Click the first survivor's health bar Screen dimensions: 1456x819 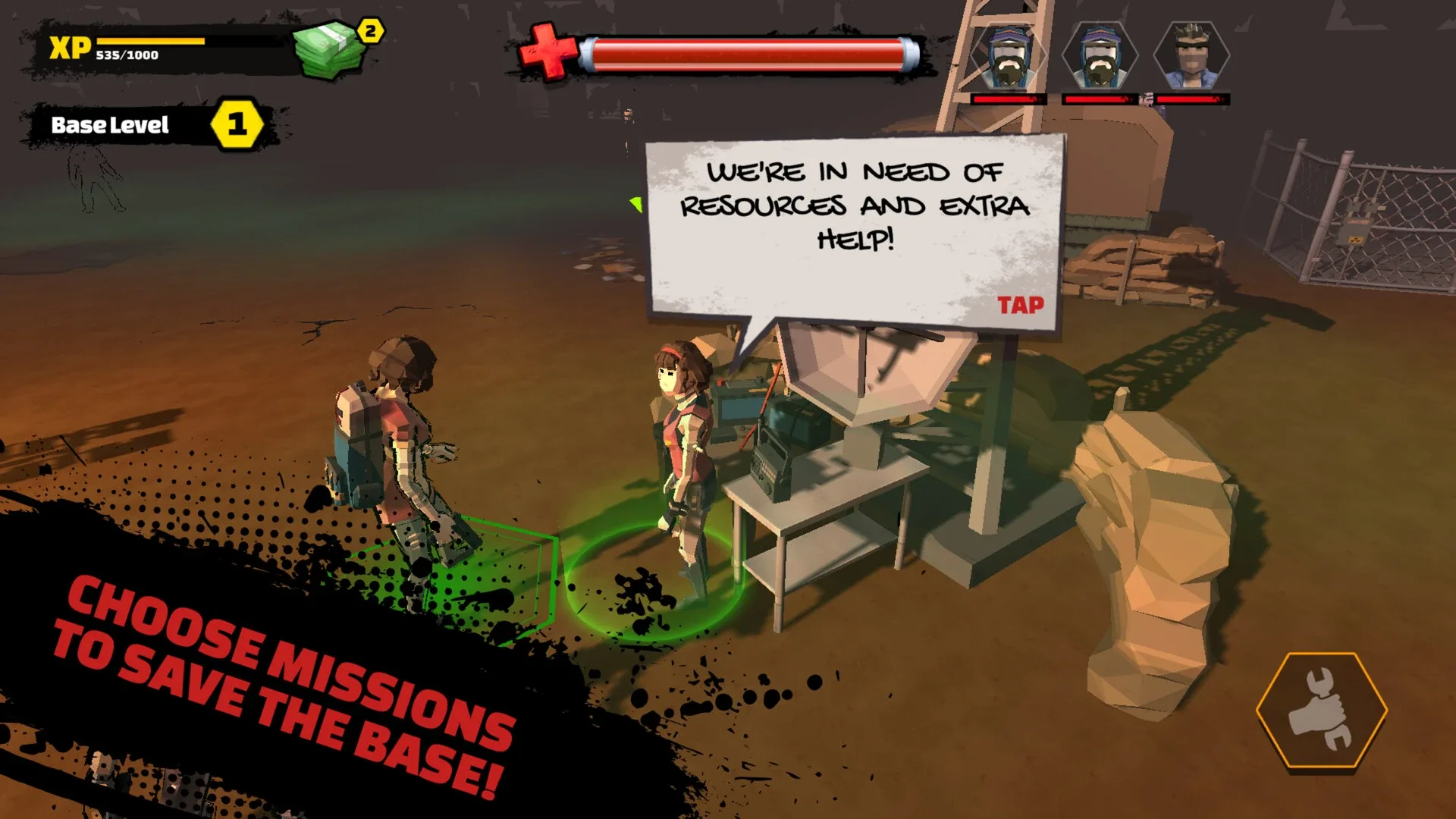click(x=1009, y=98)
